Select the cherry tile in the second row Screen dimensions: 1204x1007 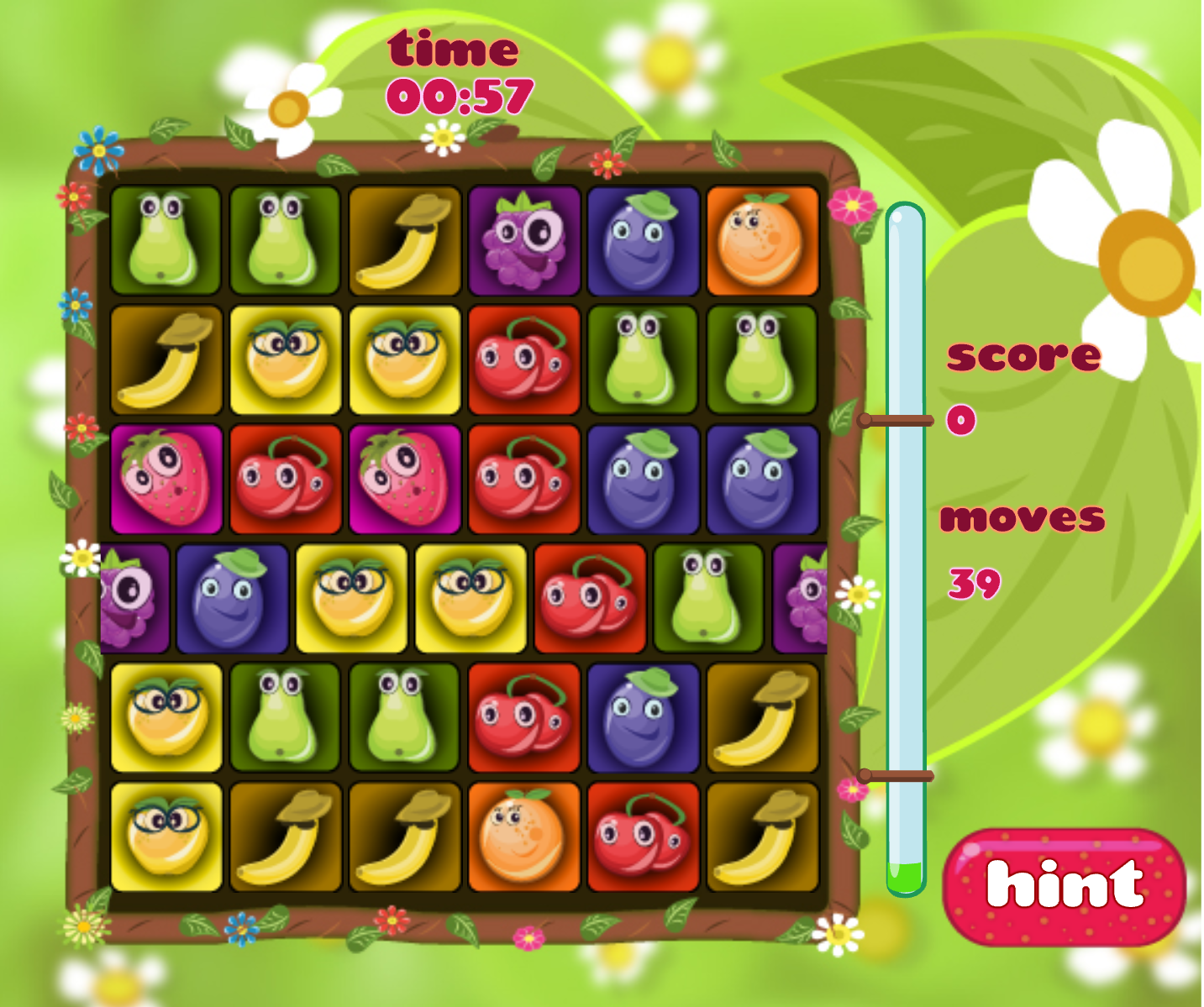pyautogui.click(x=524, y=360)
